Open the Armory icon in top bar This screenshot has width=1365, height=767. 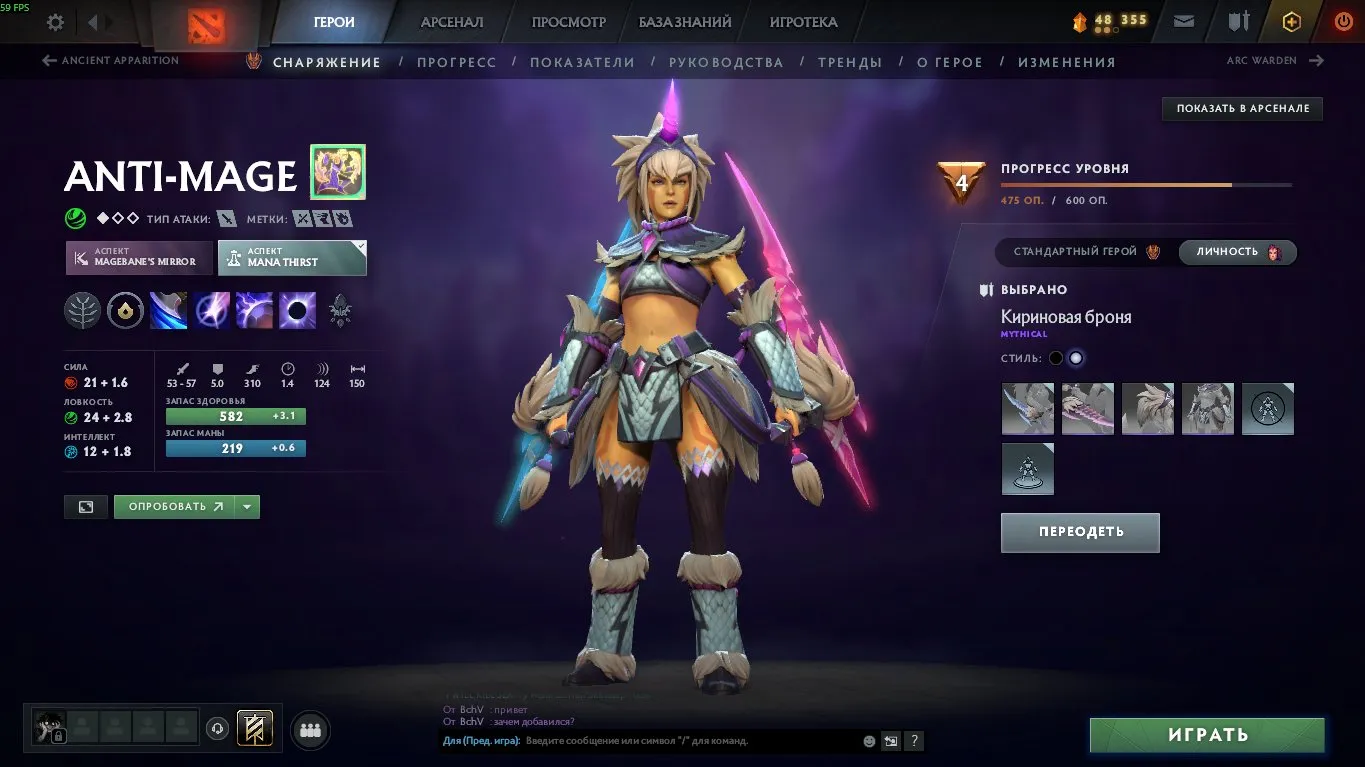click(x=1240, y=20)
